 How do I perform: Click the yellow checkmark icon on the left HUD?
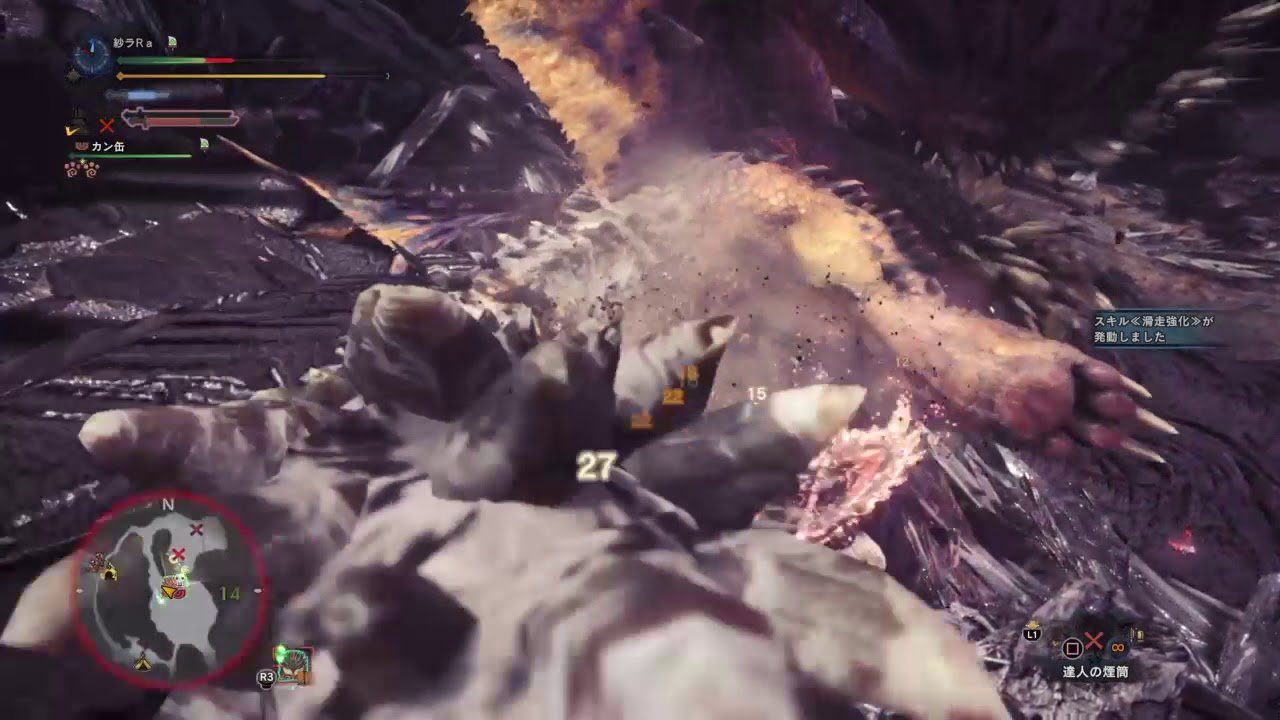pyautogui.click(x=70, y=131)
